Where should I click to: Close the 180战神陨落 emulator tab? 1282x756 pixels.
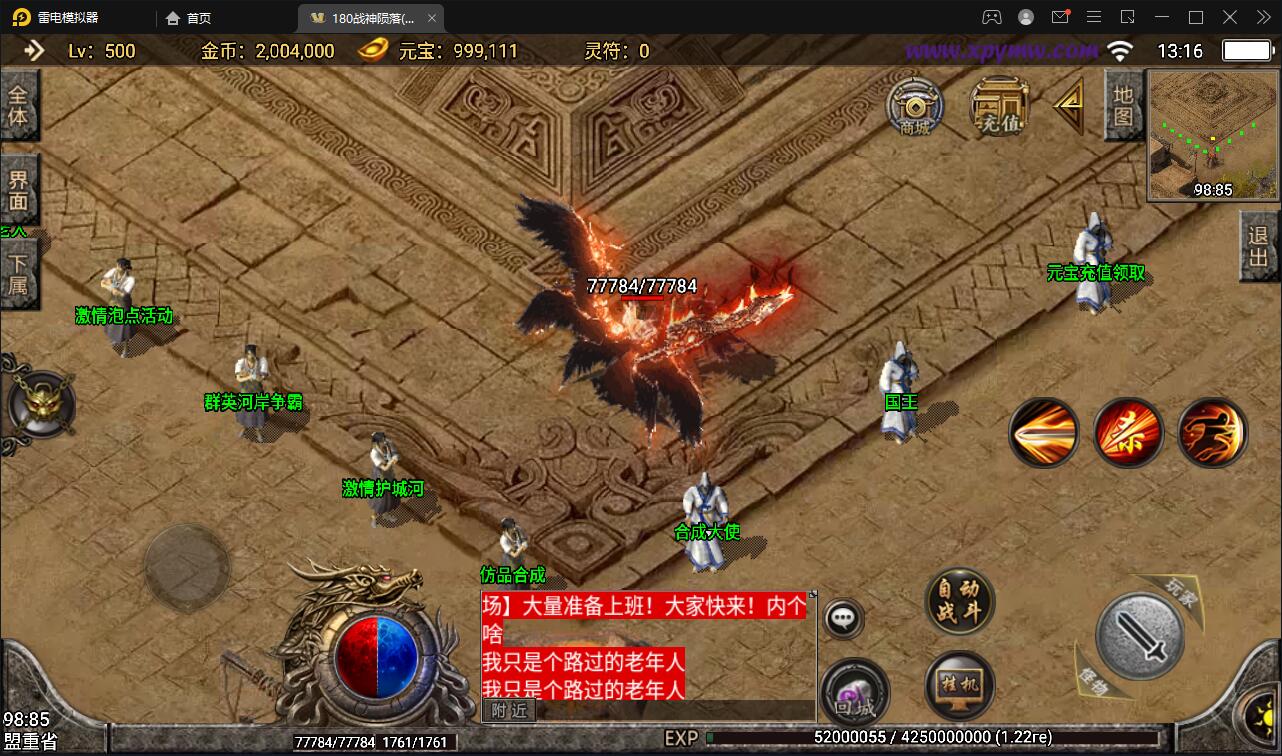[x=431, y=18]
